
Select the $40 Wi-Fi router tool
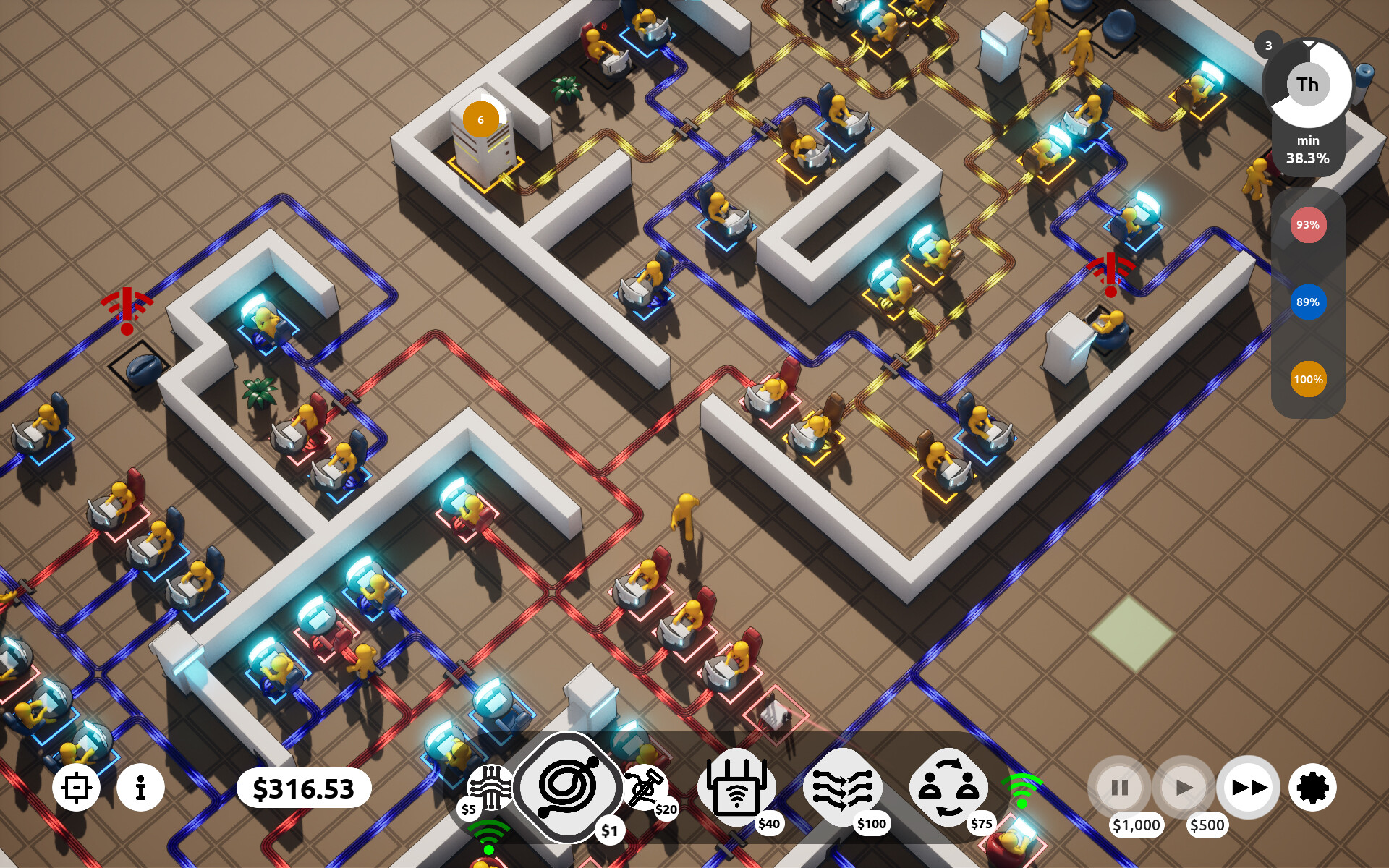(x=736, y=786)
